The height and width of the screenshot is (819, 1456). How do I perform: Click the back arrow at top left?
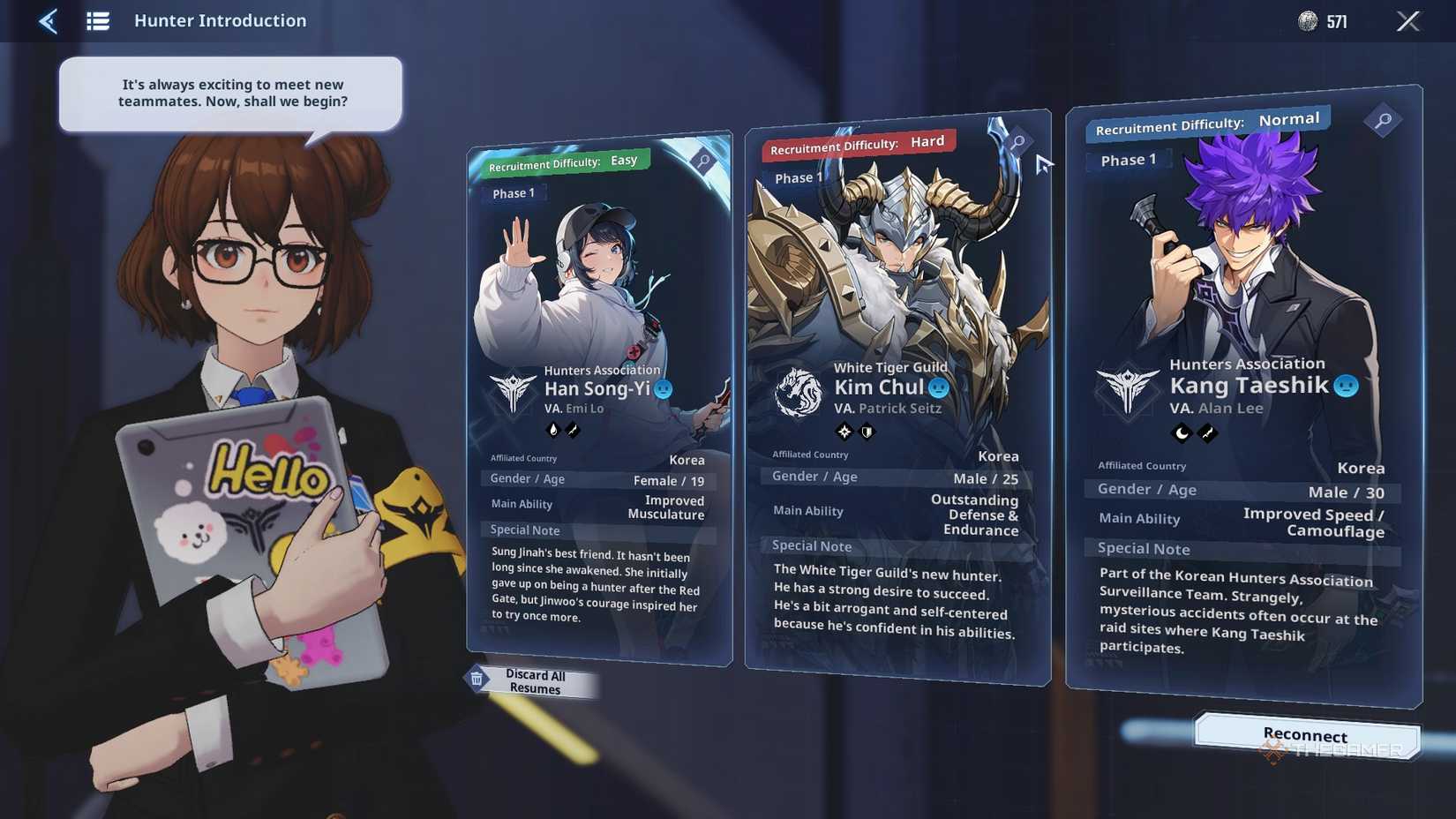tap(49, 20)
